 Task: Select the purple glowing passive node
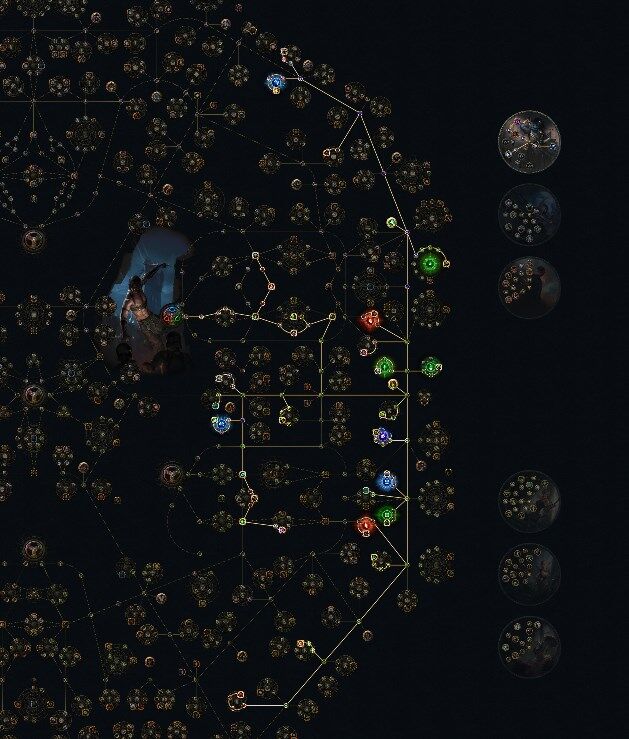coord(381,435)
